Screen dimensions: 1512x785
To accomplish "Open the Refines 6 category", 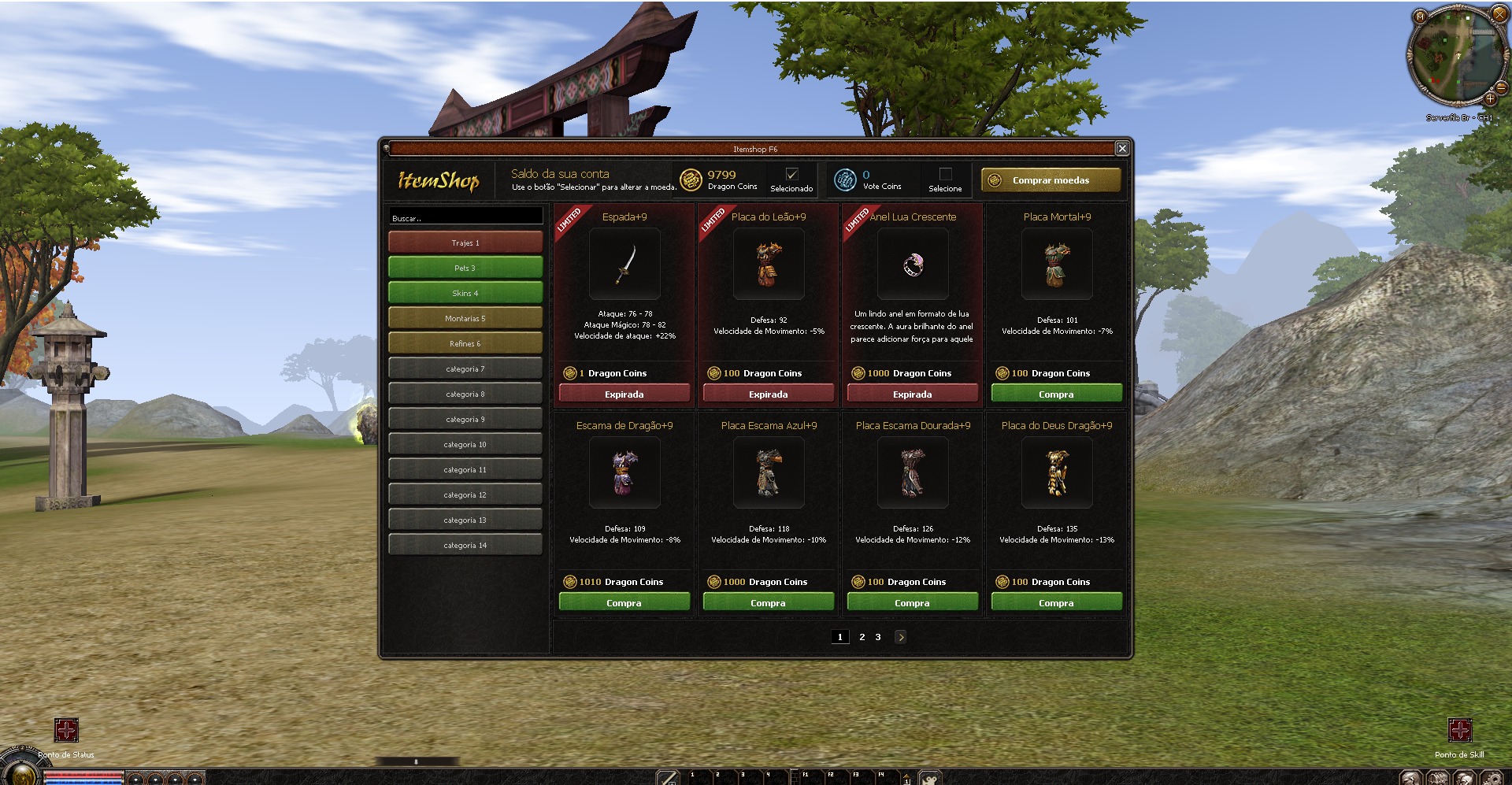I will [464, 343].
